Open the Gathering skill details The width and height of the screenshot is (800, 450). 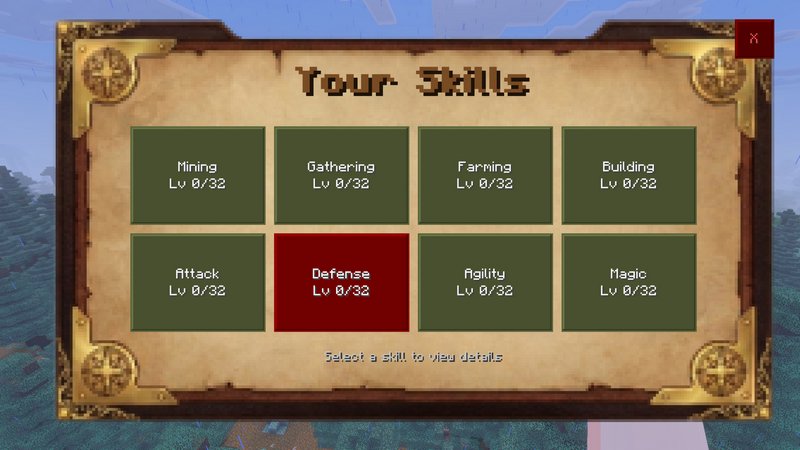tap(341, 175)
